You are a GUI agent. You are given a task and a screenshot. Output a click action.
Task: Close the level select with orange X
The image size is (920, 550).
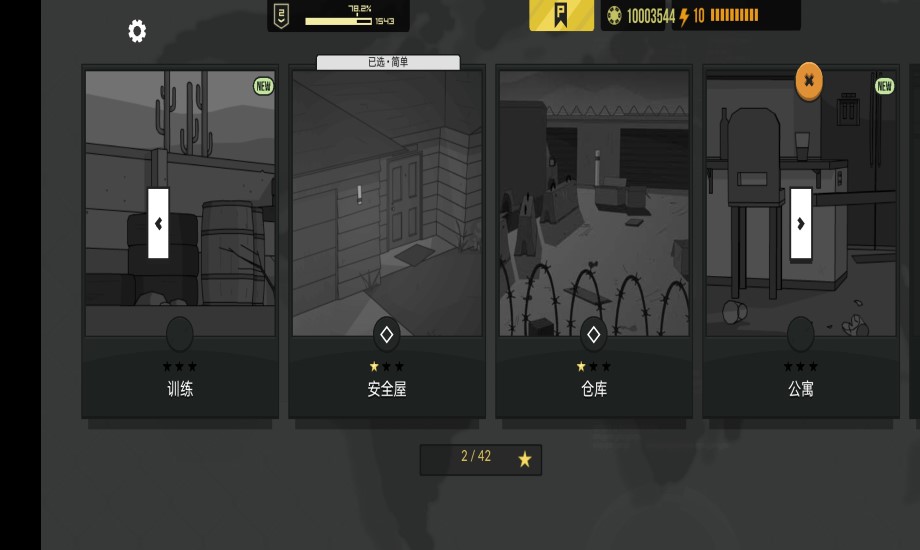pyautogui.click(x=809, y=81)
